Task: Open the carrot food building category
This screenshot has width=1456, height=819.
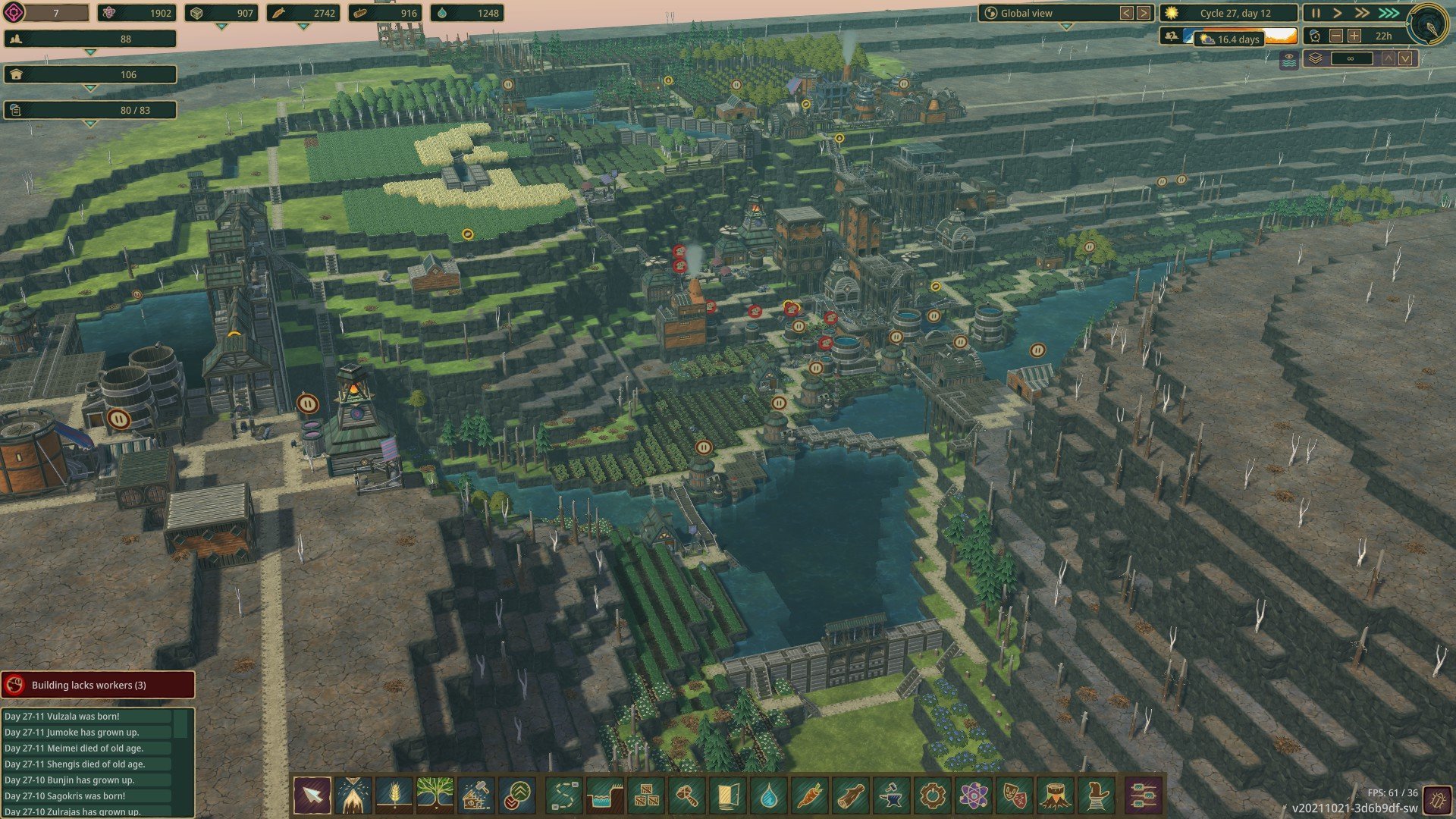Action: [x=809, y=796]
